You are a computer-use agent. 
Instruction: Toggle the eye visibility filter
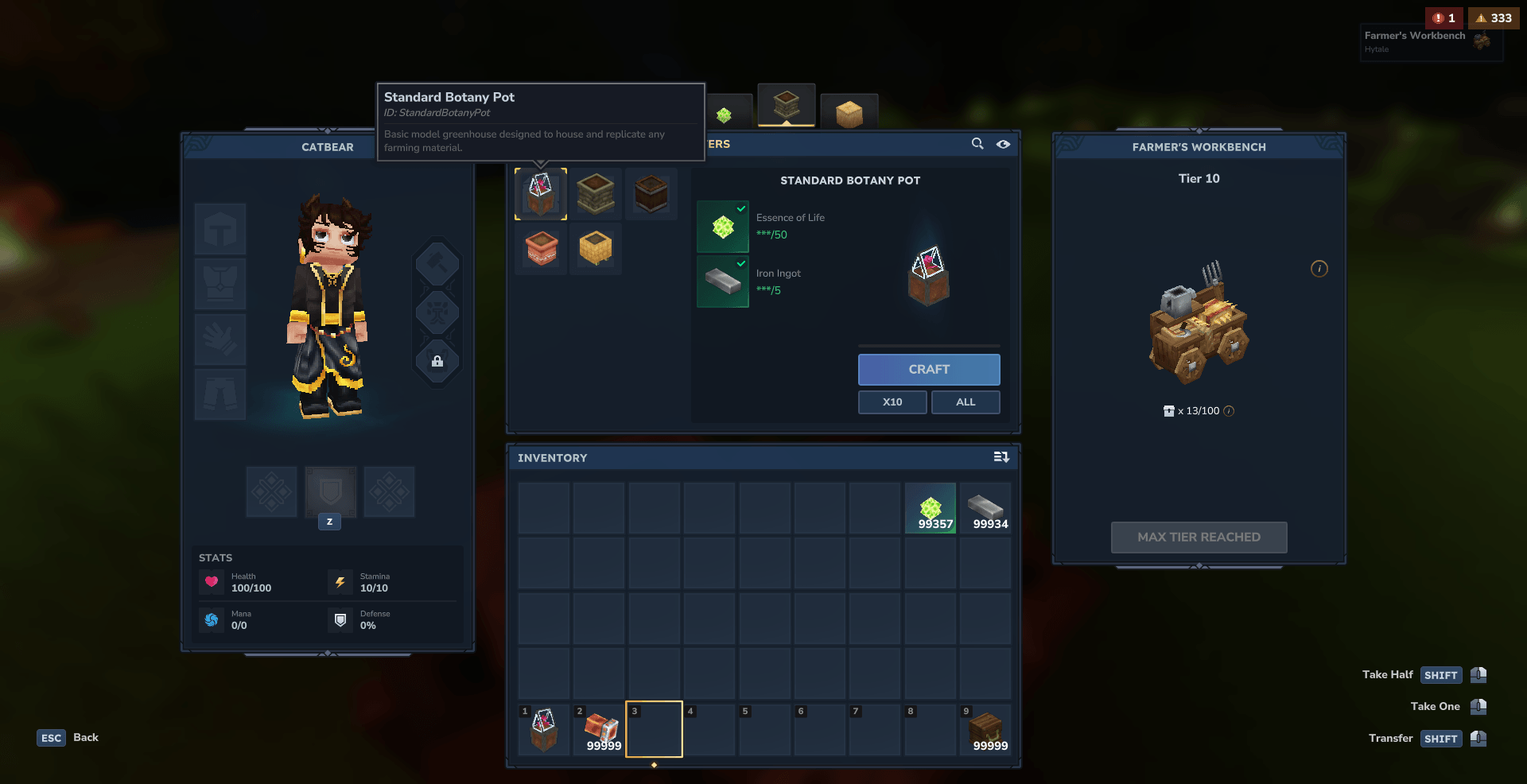click(1004, 144)
